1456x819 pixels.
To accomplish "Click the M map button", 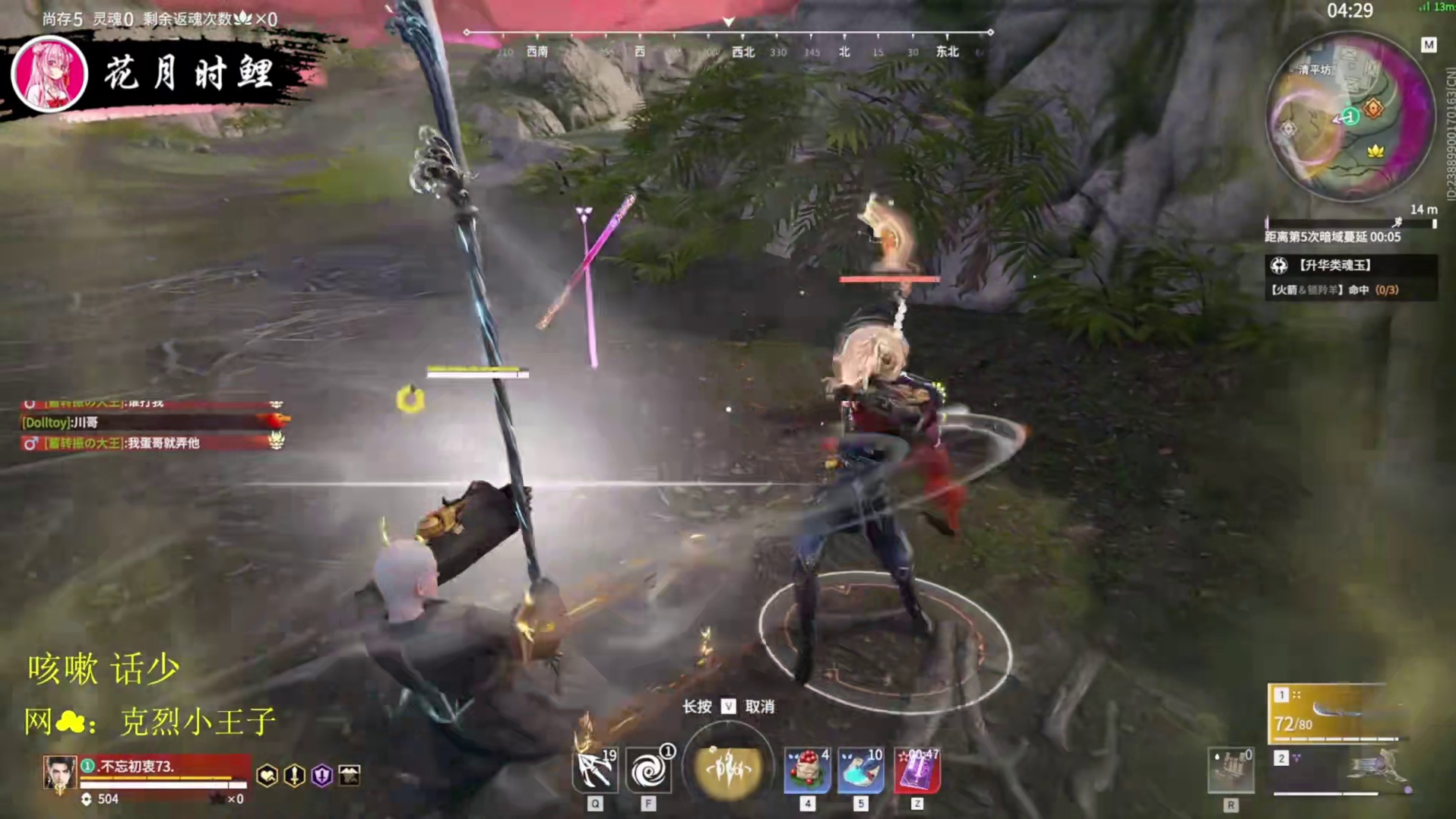I will coord(1429,45).
